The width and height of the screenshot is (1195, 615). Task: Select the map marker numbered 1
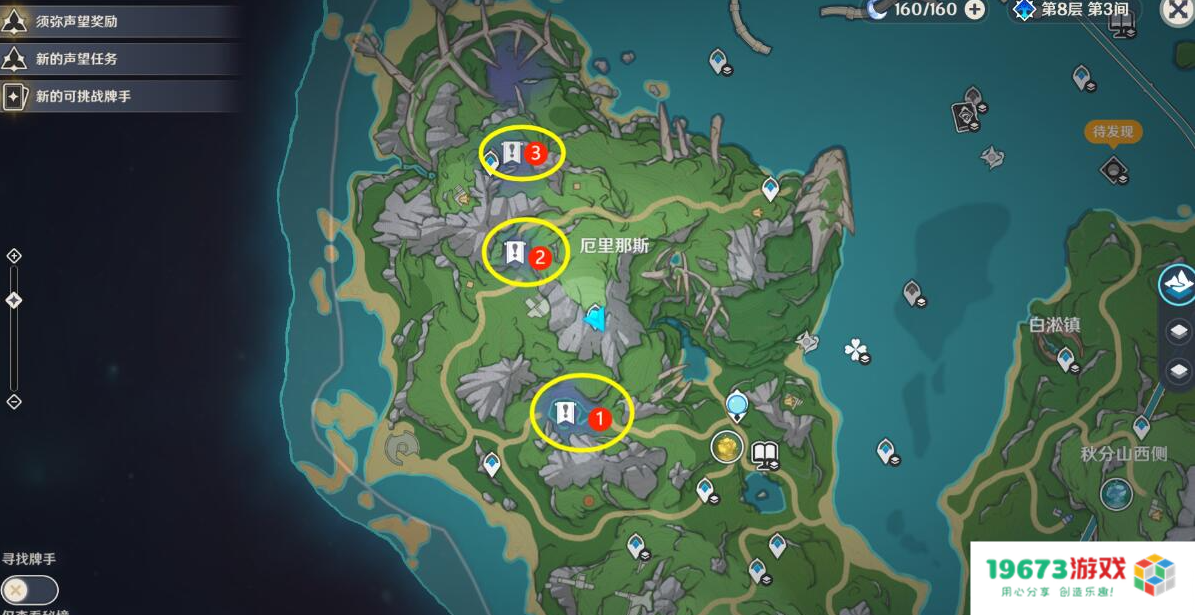click(x=566, y=411)
